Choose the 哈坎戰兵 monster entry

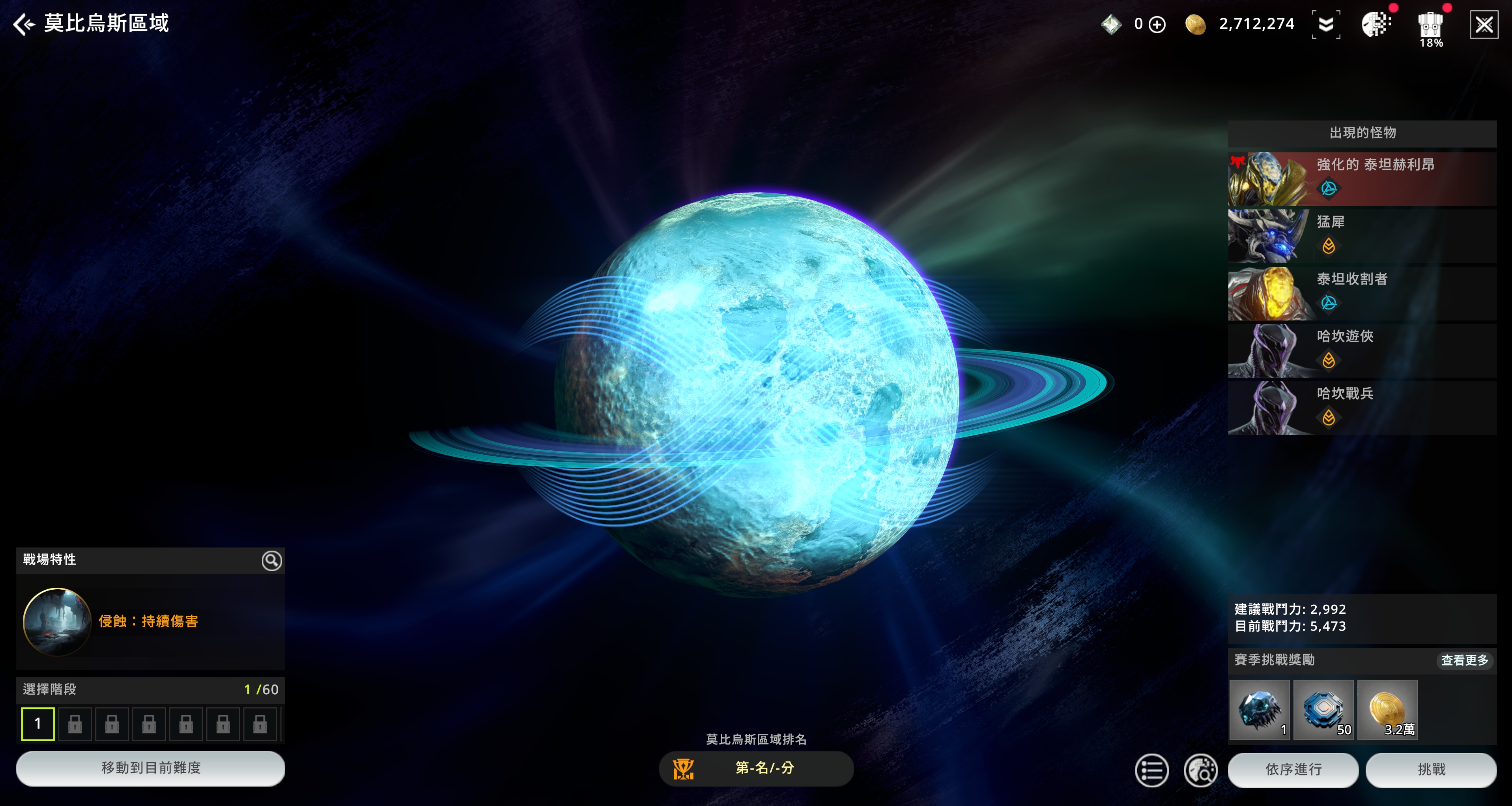pyautogui.click(x=1362, y=407)
